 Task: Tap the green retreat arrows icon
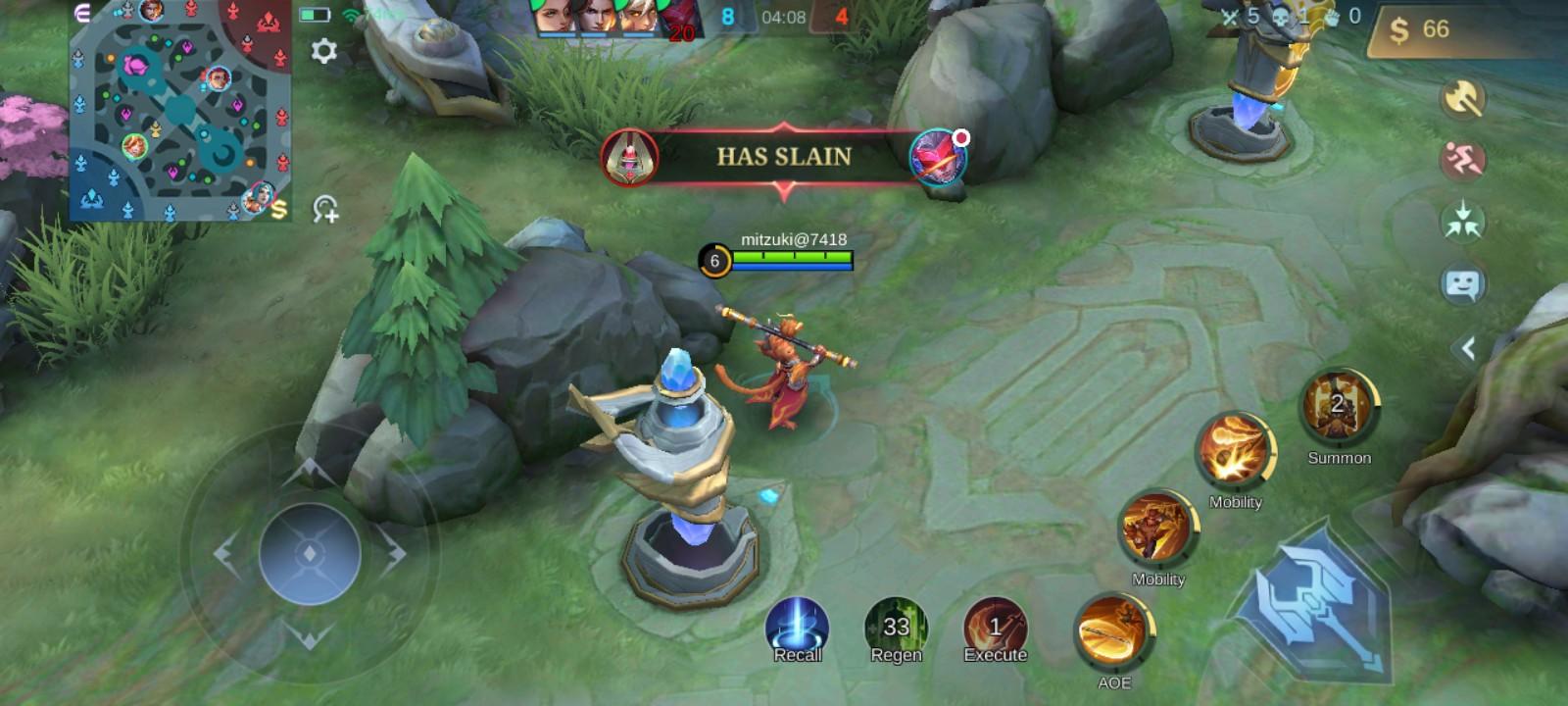1461,220
